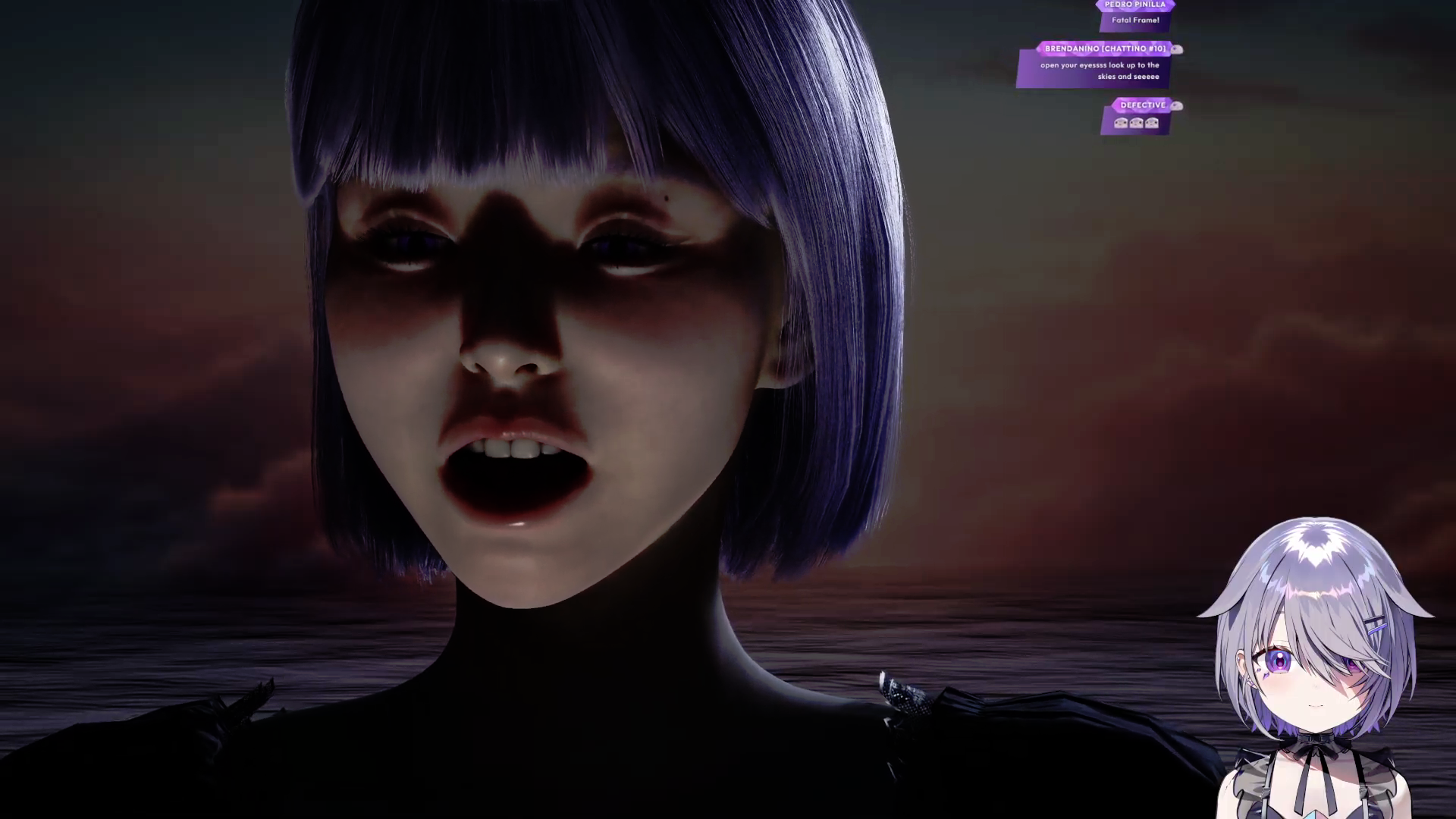Select Brendanino's chat message in the overlay
The height and width of the screenshot is (819, 1456).
[x=1099, y=71]
